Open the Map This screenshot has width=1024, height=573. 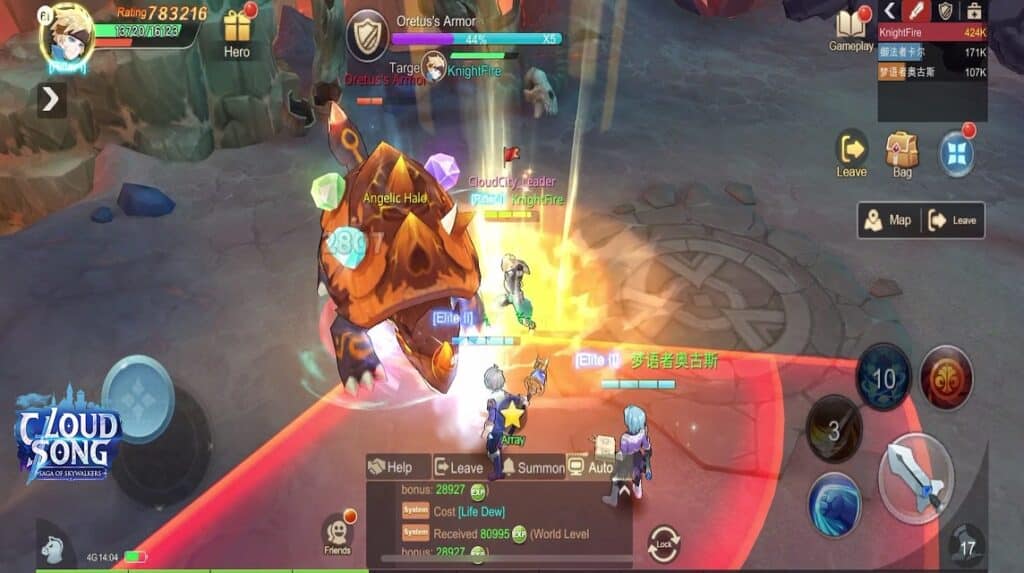[889, 220]
